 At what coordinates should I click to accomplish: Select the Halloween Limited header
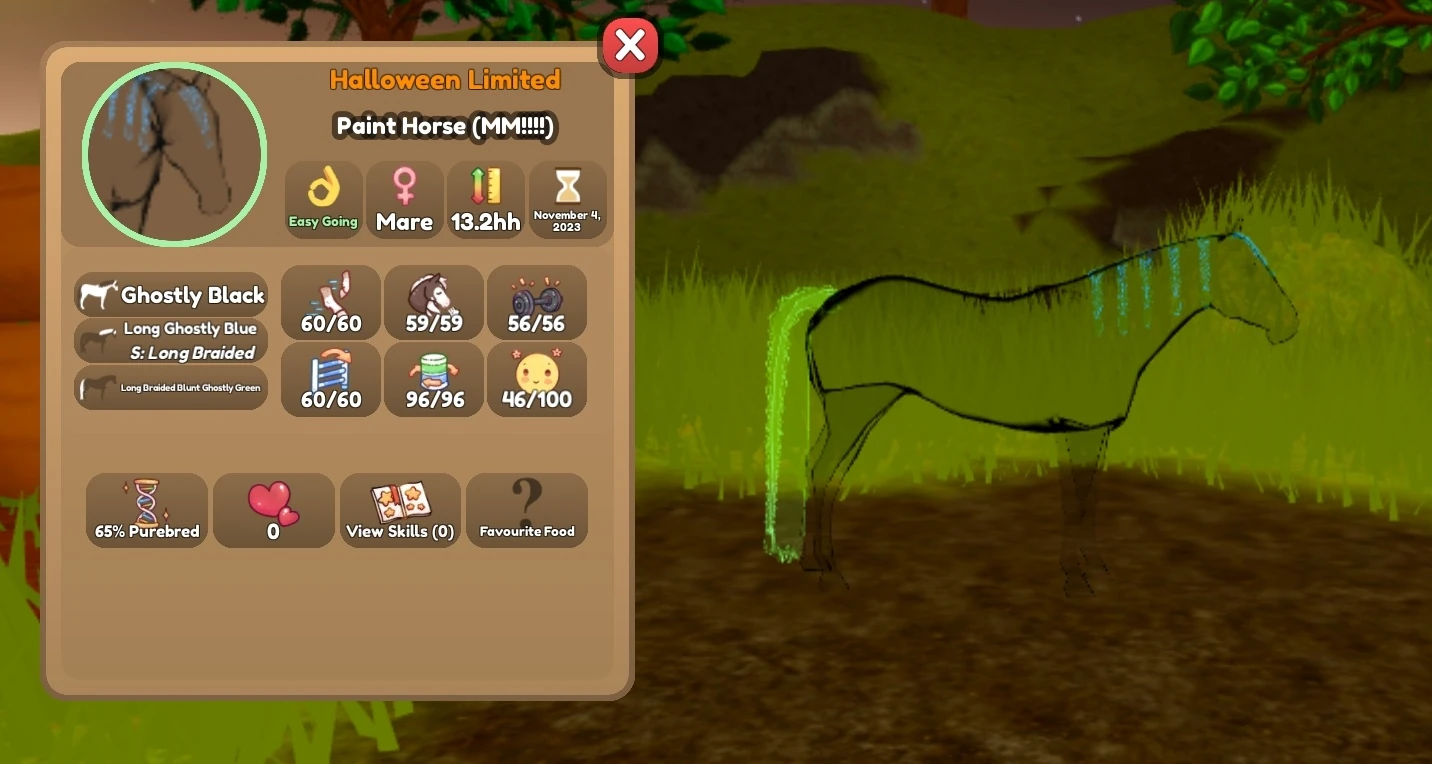coord(446,80)
